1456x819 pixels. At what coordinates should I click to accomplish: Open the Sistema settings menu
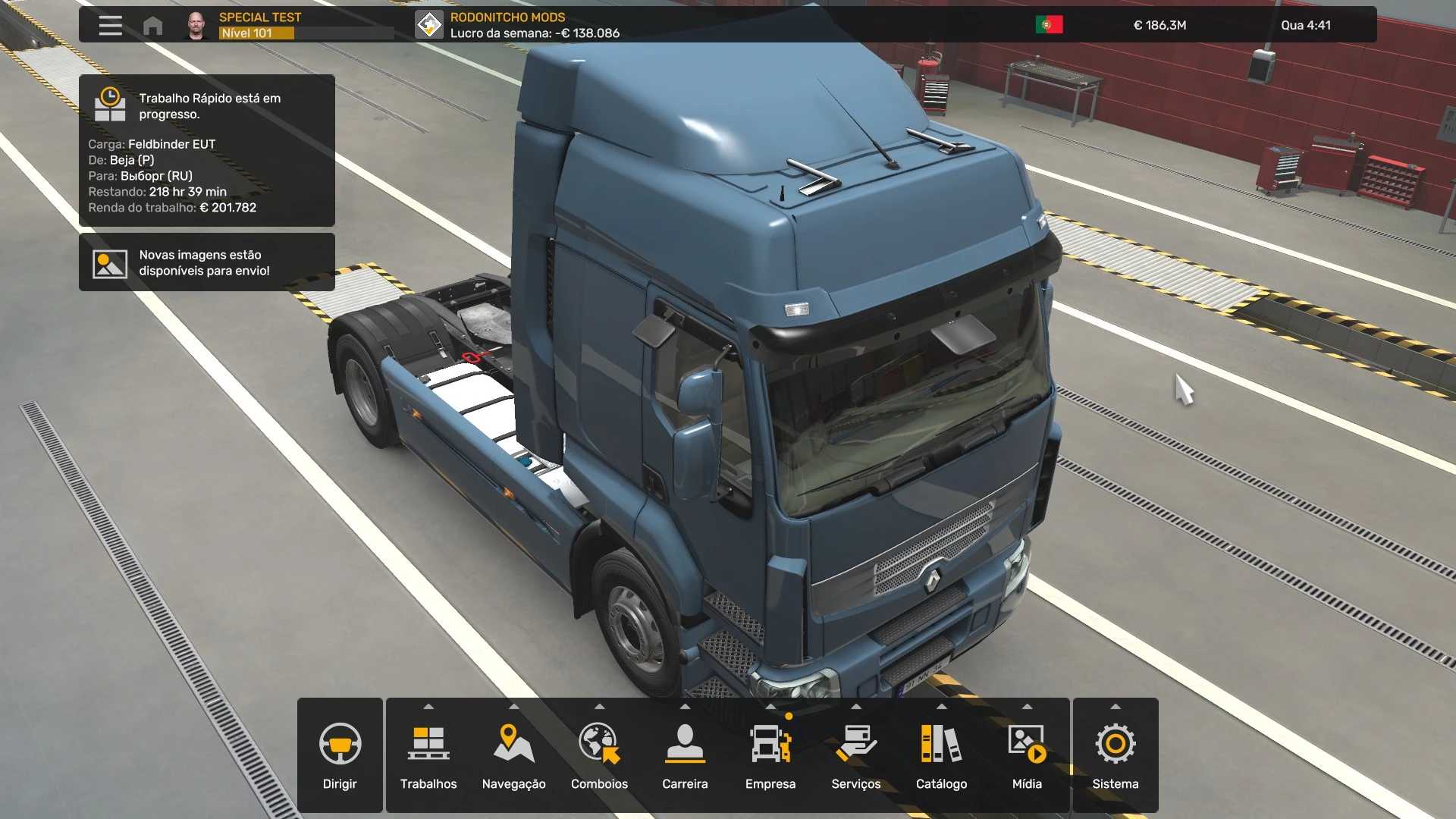click(x=1116, y=755)
